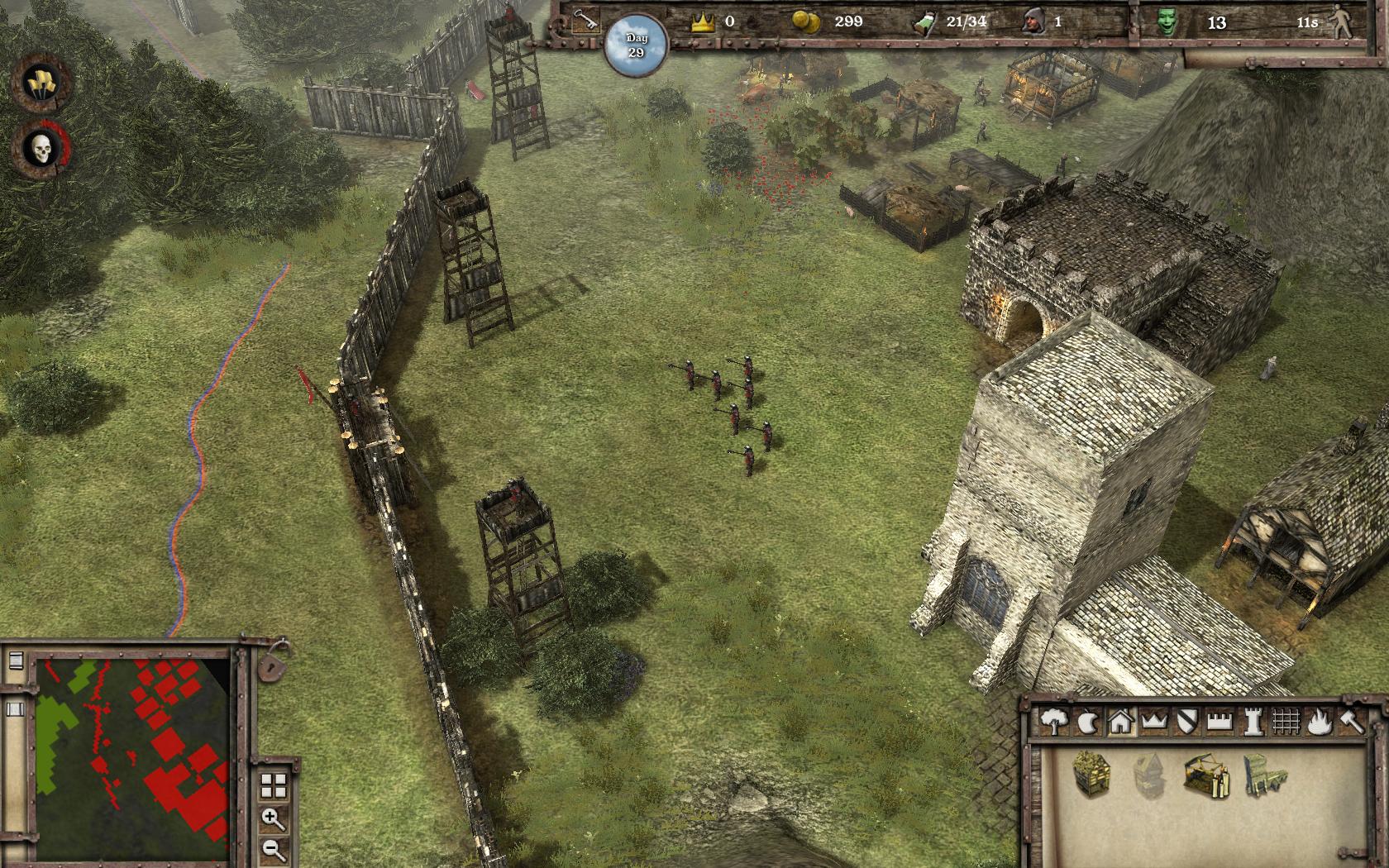Select the tree industry buildings tab
The height and width of the screenshot is (868, 1389).
point(1053,722)
